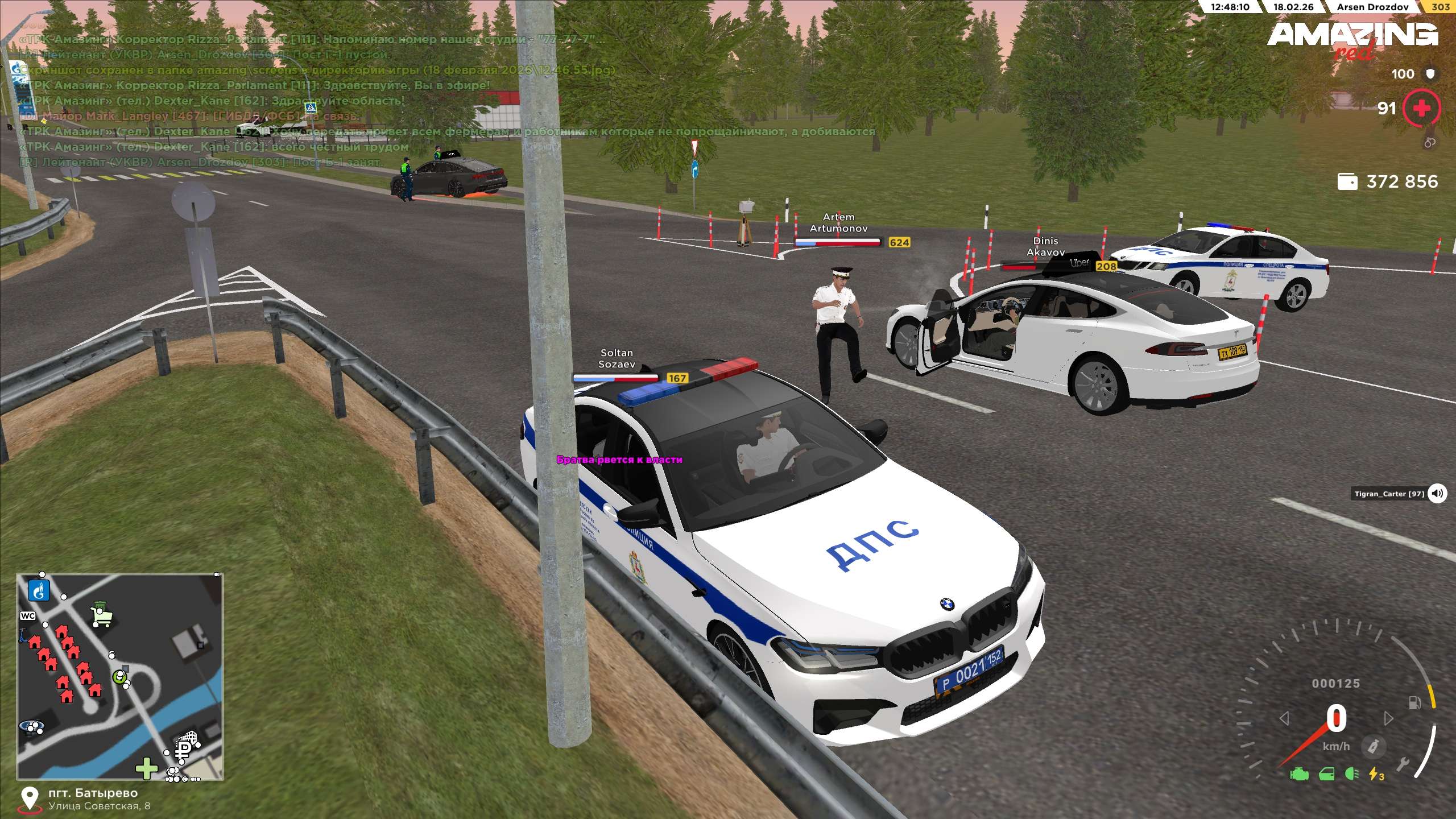Click the Gazprom gas station marker on minimap
Image resolution: width=1456 pixels, height=819 pixels.
(x=39, y=591)
